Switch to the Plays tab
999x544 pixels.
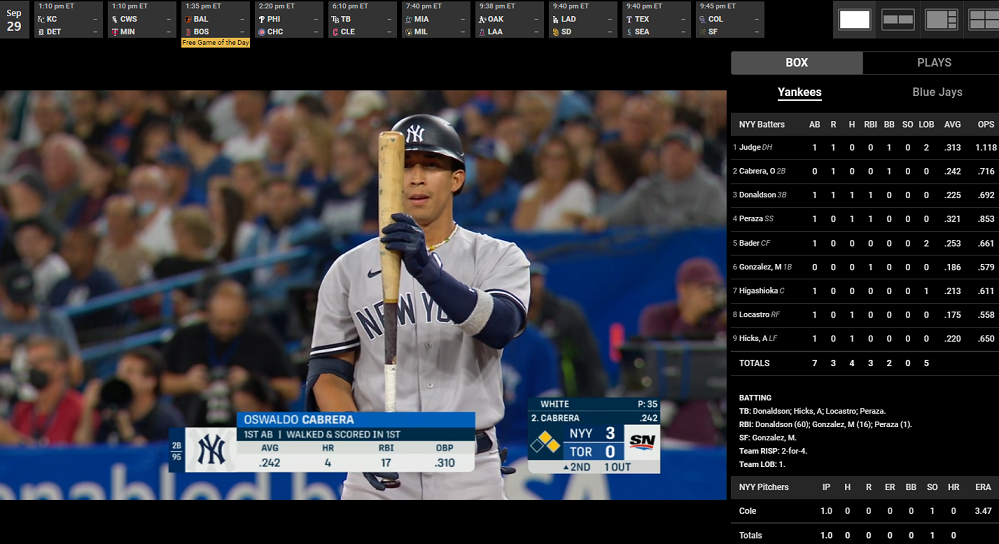933,63
